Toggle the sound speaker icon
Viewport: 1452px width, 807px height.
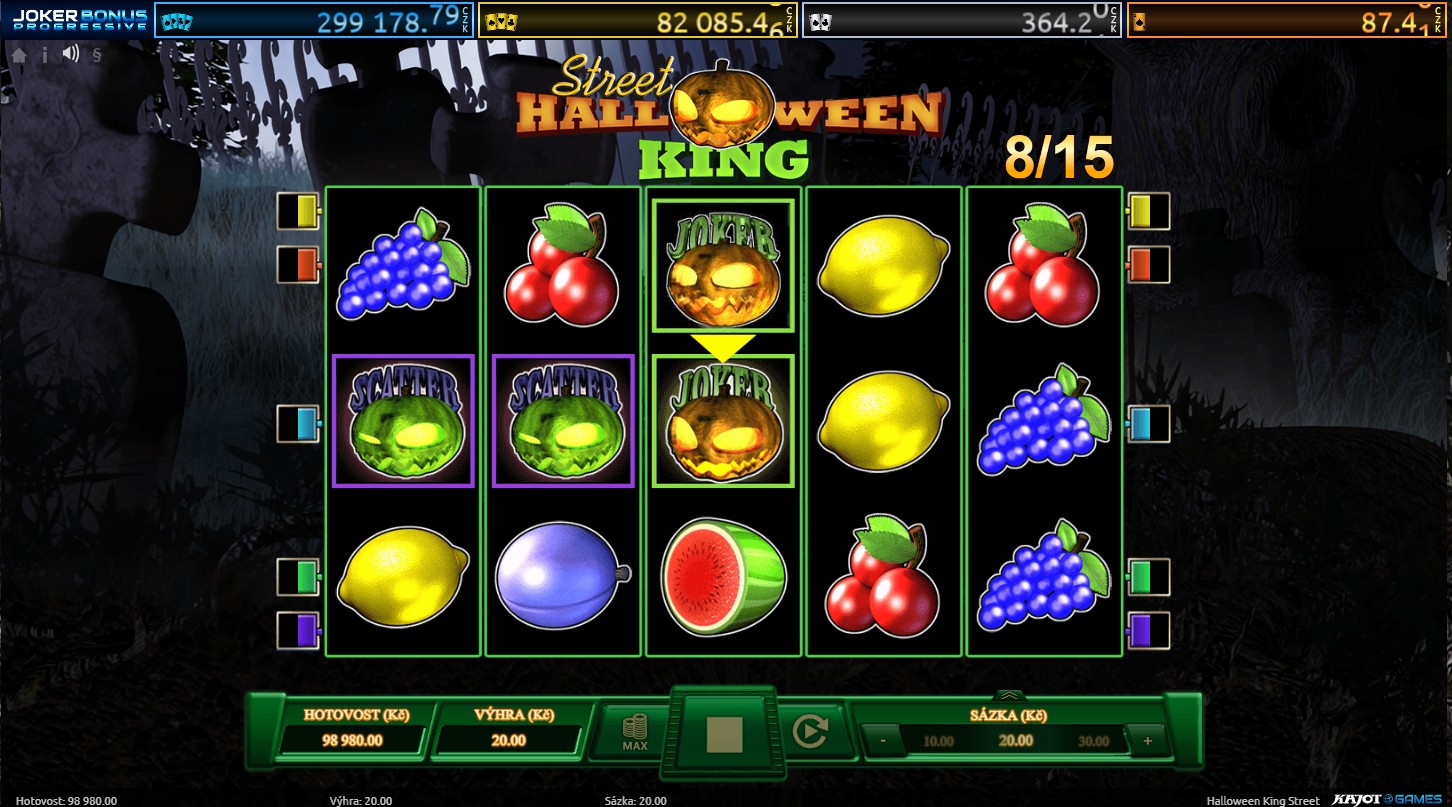[70, 55]
